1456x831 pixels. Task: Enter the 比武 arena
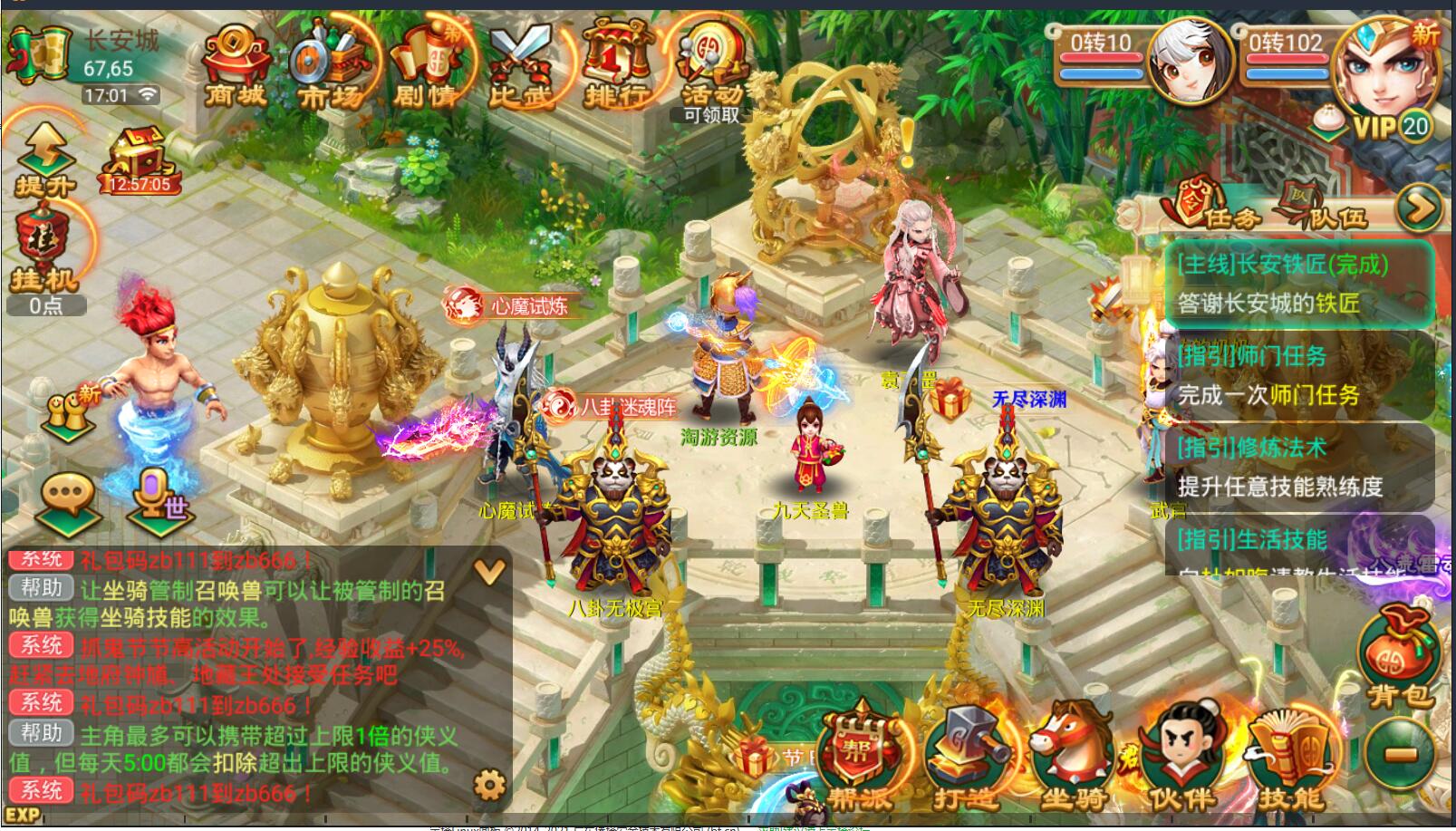pyautogui.click(x=521, y=66)
